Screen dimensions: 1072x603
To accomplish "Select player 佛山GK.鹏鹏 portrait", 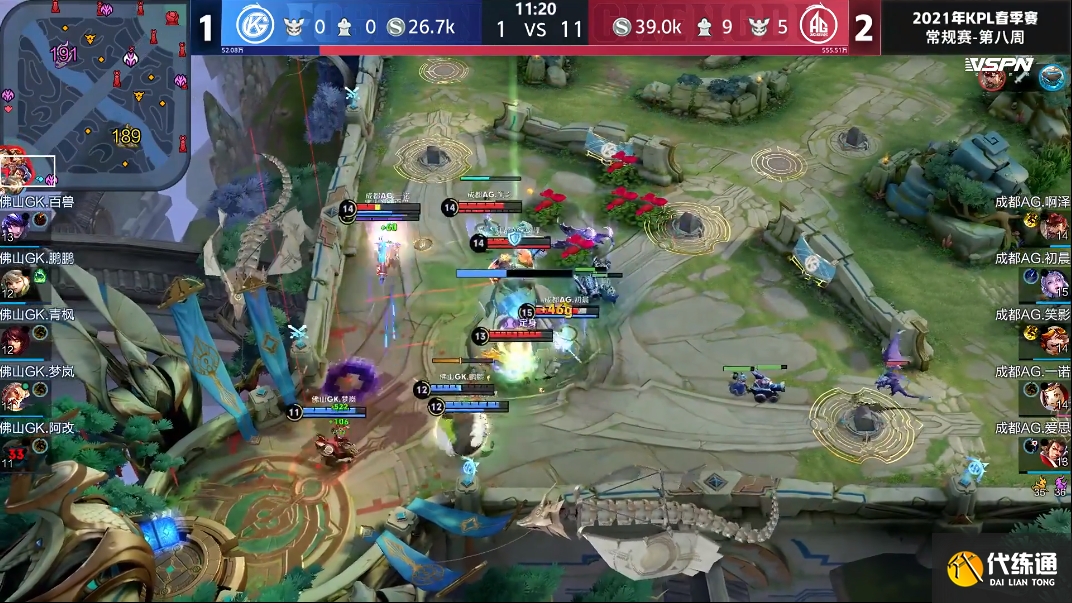I will pos(15,282).
